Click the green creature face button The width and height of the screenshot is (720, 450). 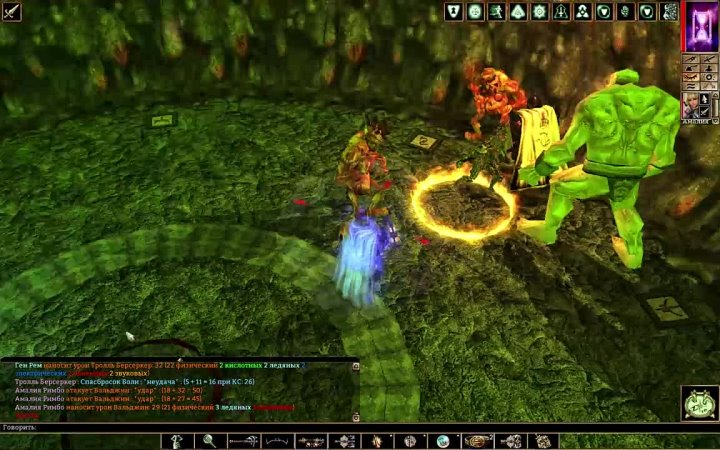698,403
